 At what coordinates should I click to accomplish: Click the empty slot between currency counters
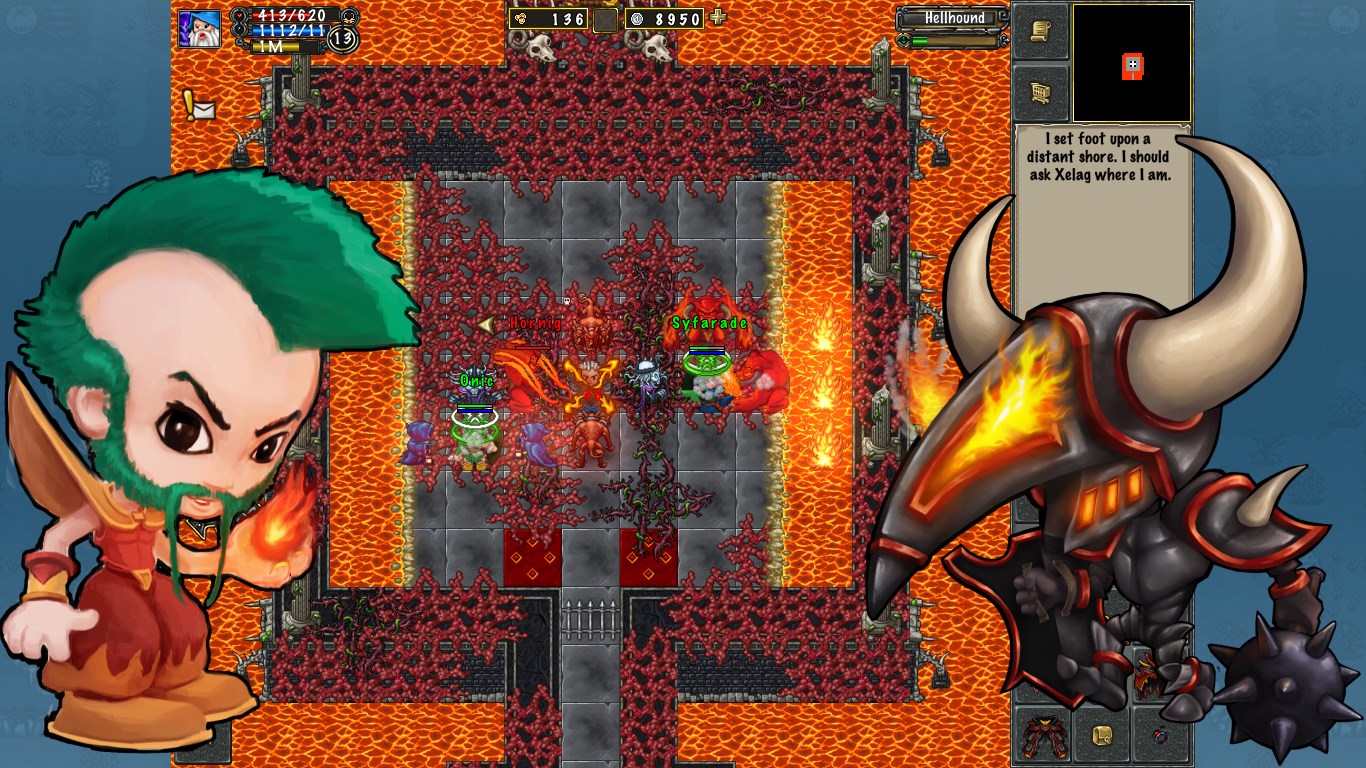coord(605,19)
